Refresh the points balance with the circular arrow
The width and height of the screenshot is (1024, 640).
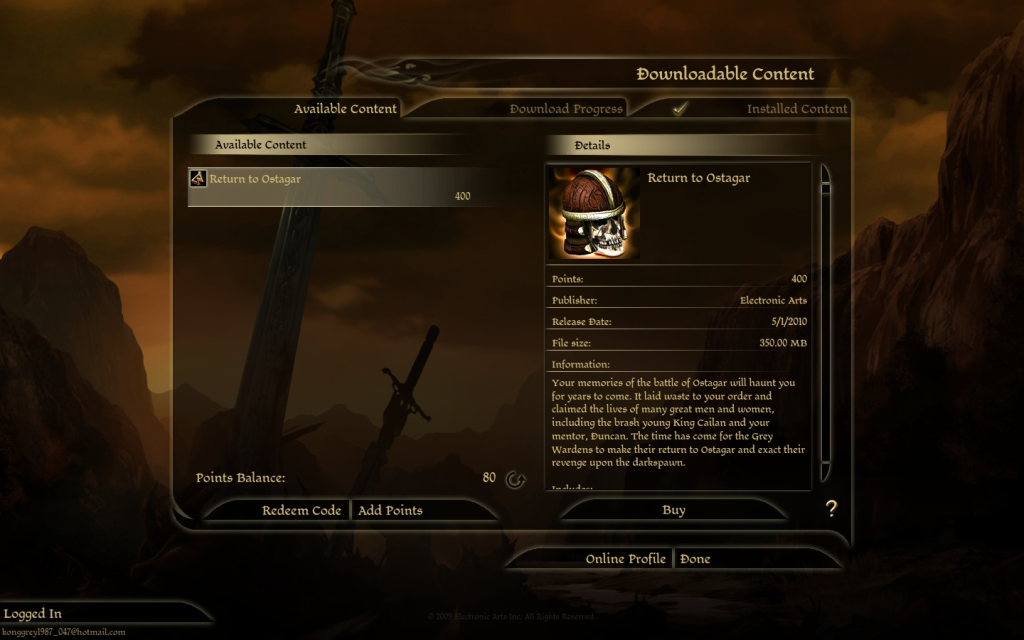coord(515,479)
